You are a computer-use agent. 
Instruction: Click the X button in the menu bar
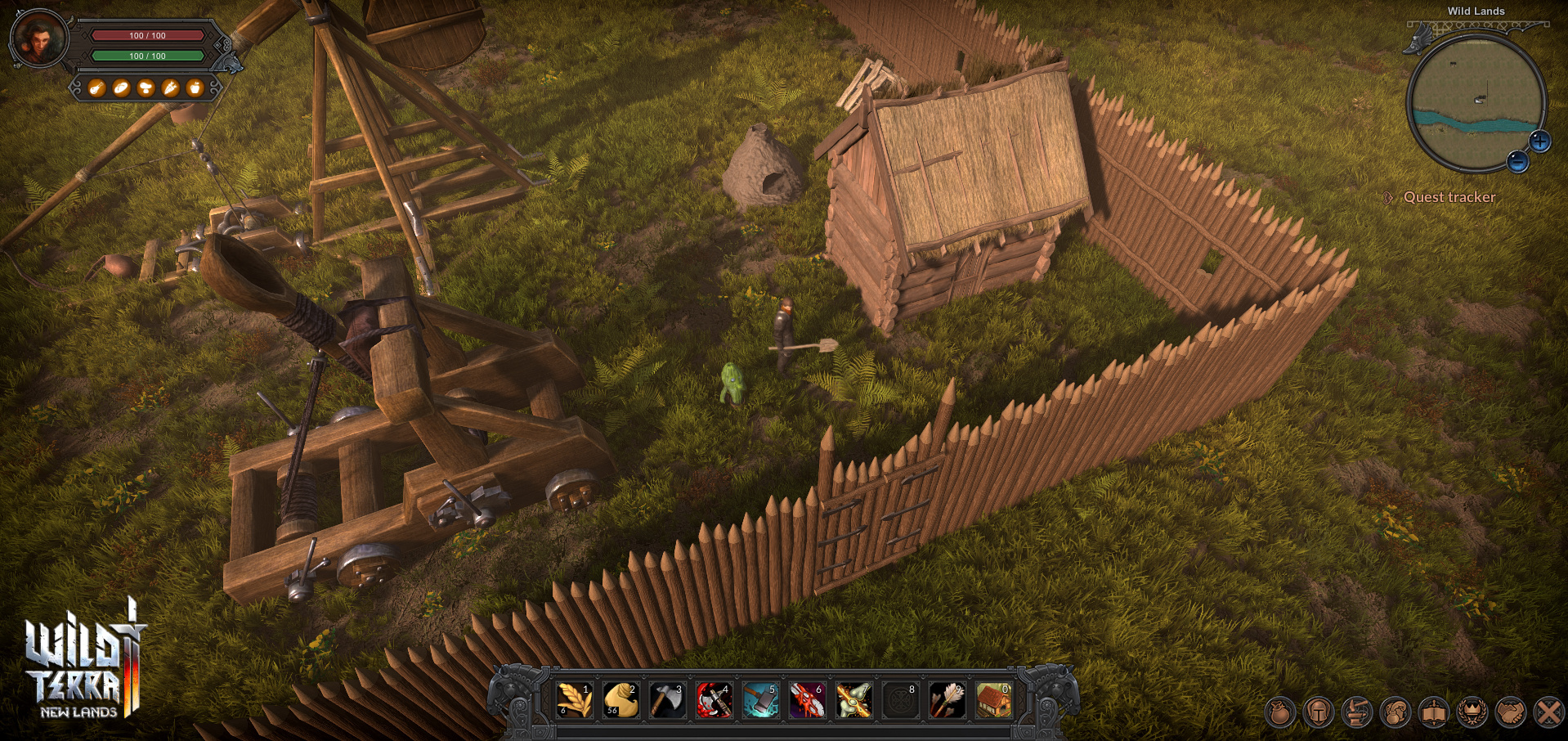click(1548, 712)
